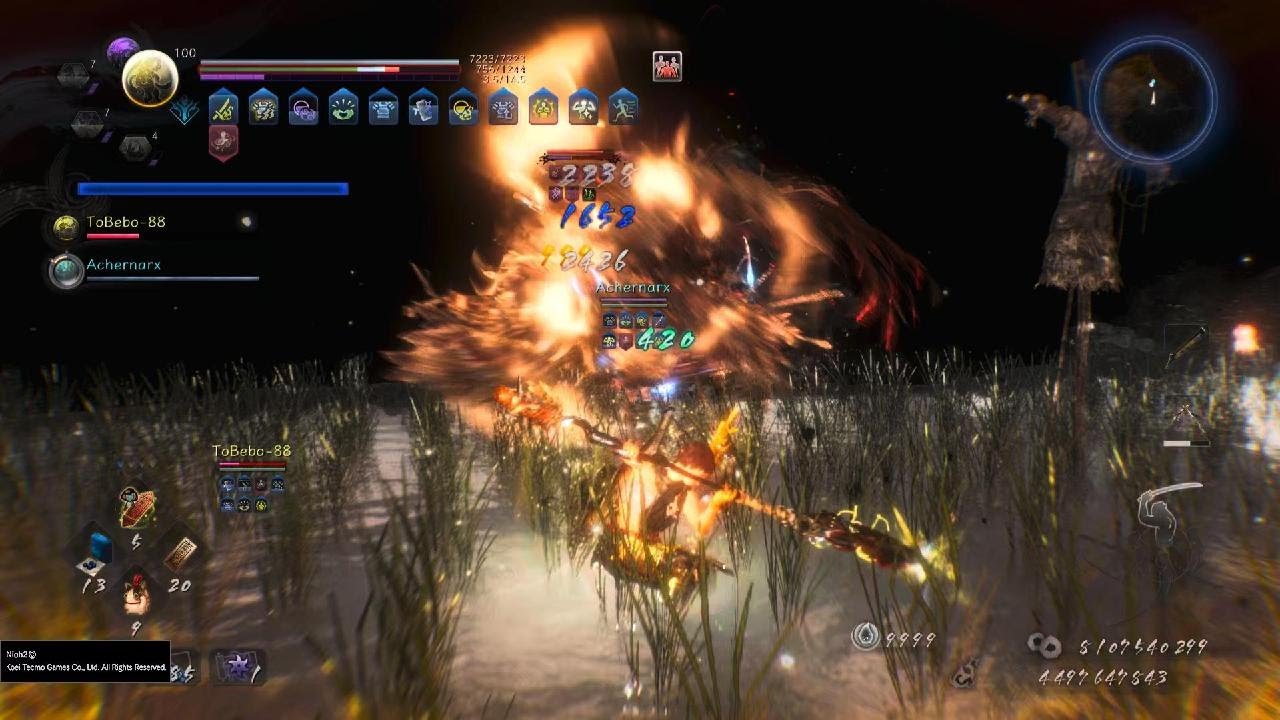Select the yellow skull buff icon

463,106
